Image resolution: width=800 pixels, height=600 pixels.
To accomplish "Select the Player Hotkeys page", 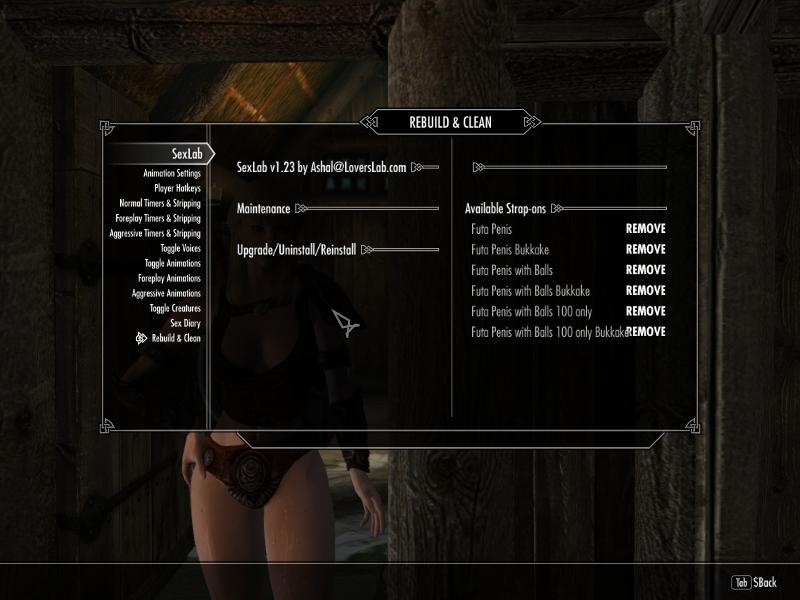I will 177,188.
